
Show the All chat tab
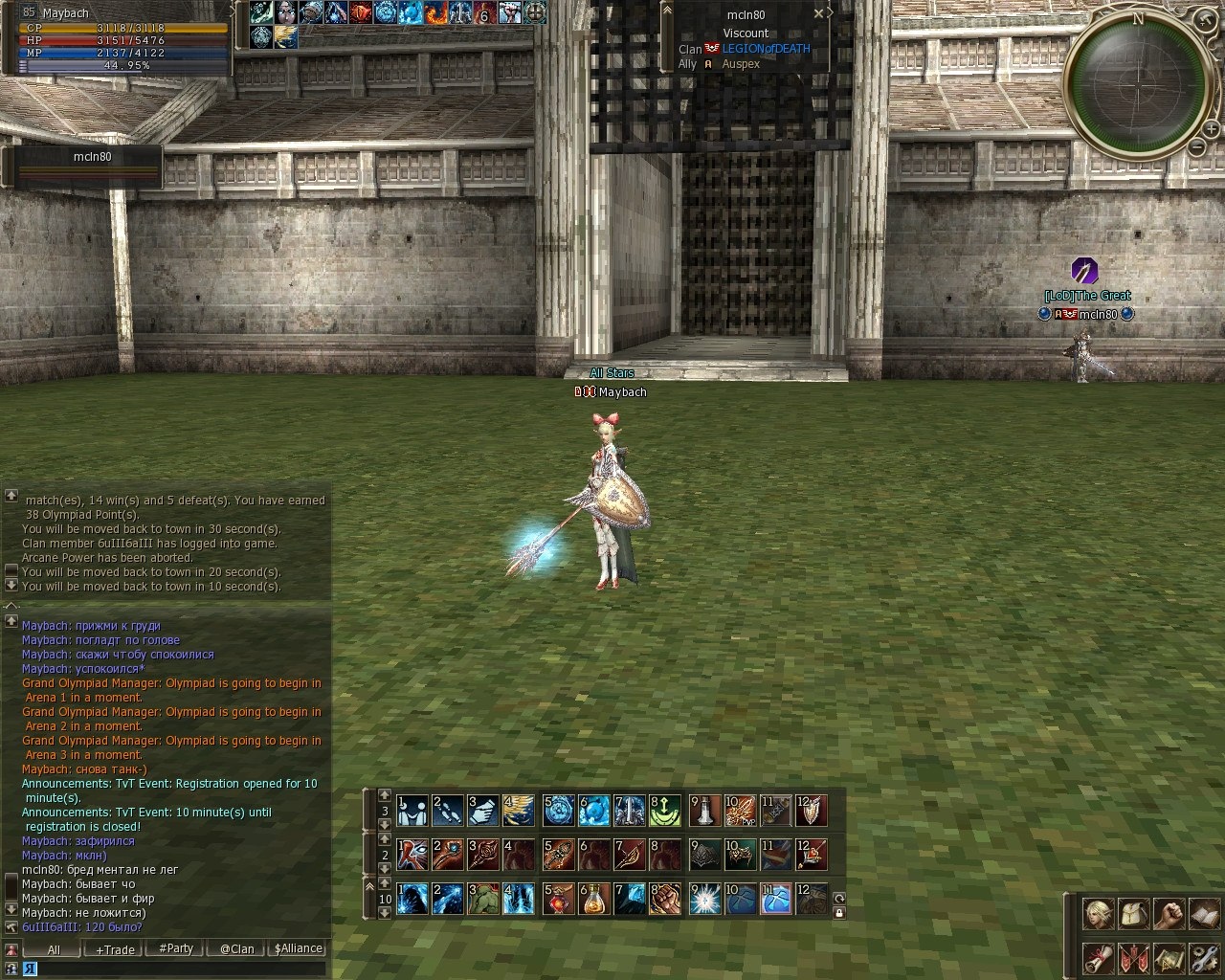pos(54,949)
